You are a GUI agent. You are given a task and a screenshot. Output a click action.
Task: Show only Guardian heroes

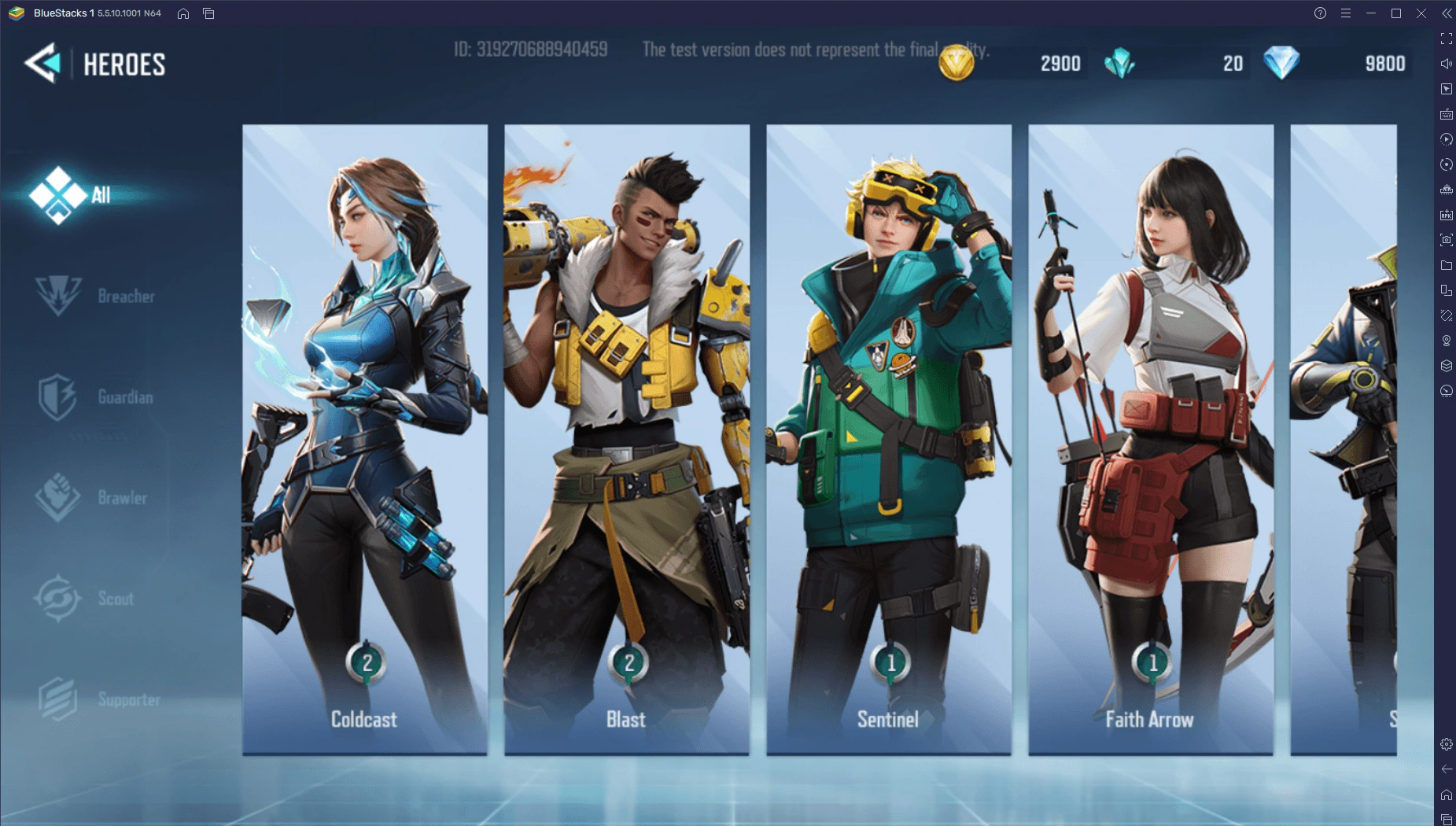(96, 397)
